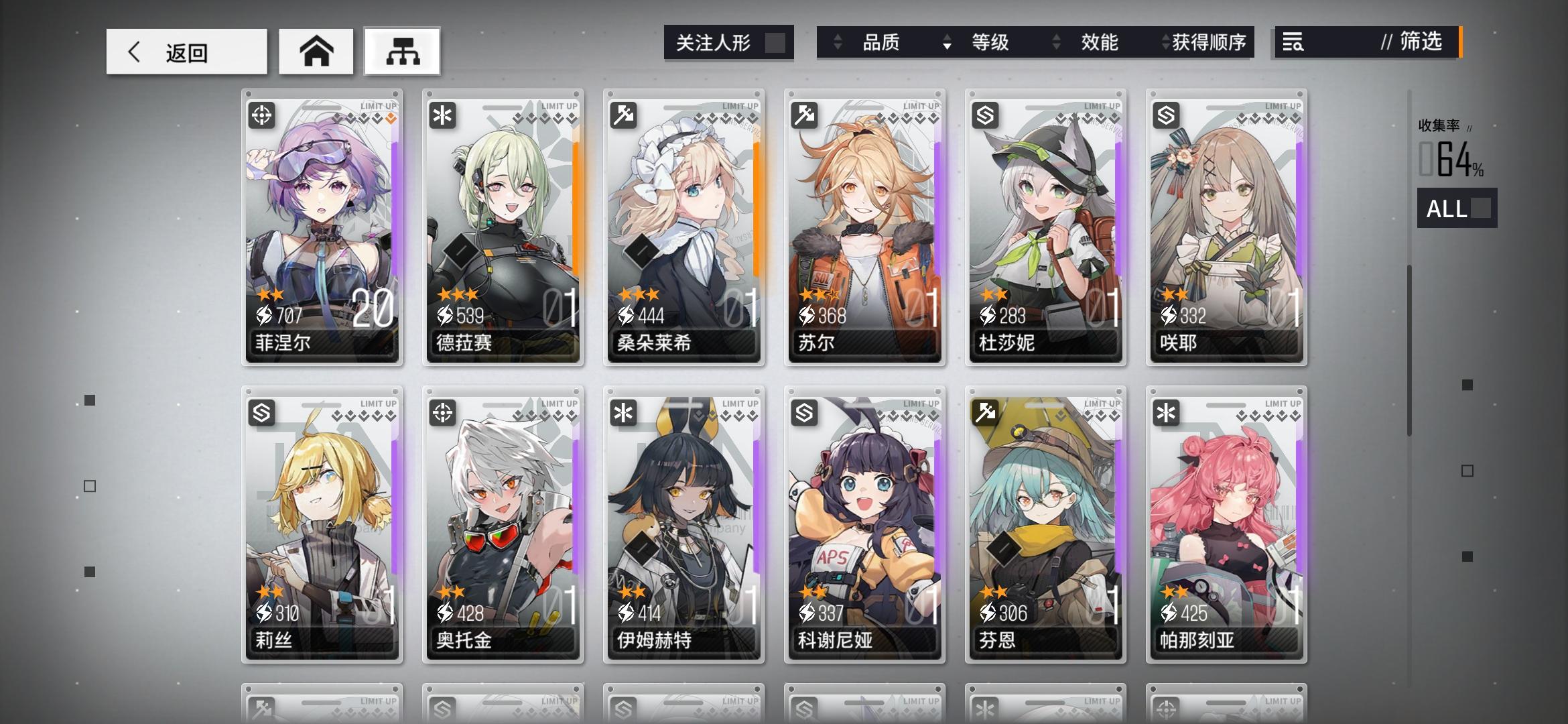Toggle the 关注人形 checkbox
Screen dimensions: 1568x724
coord(777,42)
